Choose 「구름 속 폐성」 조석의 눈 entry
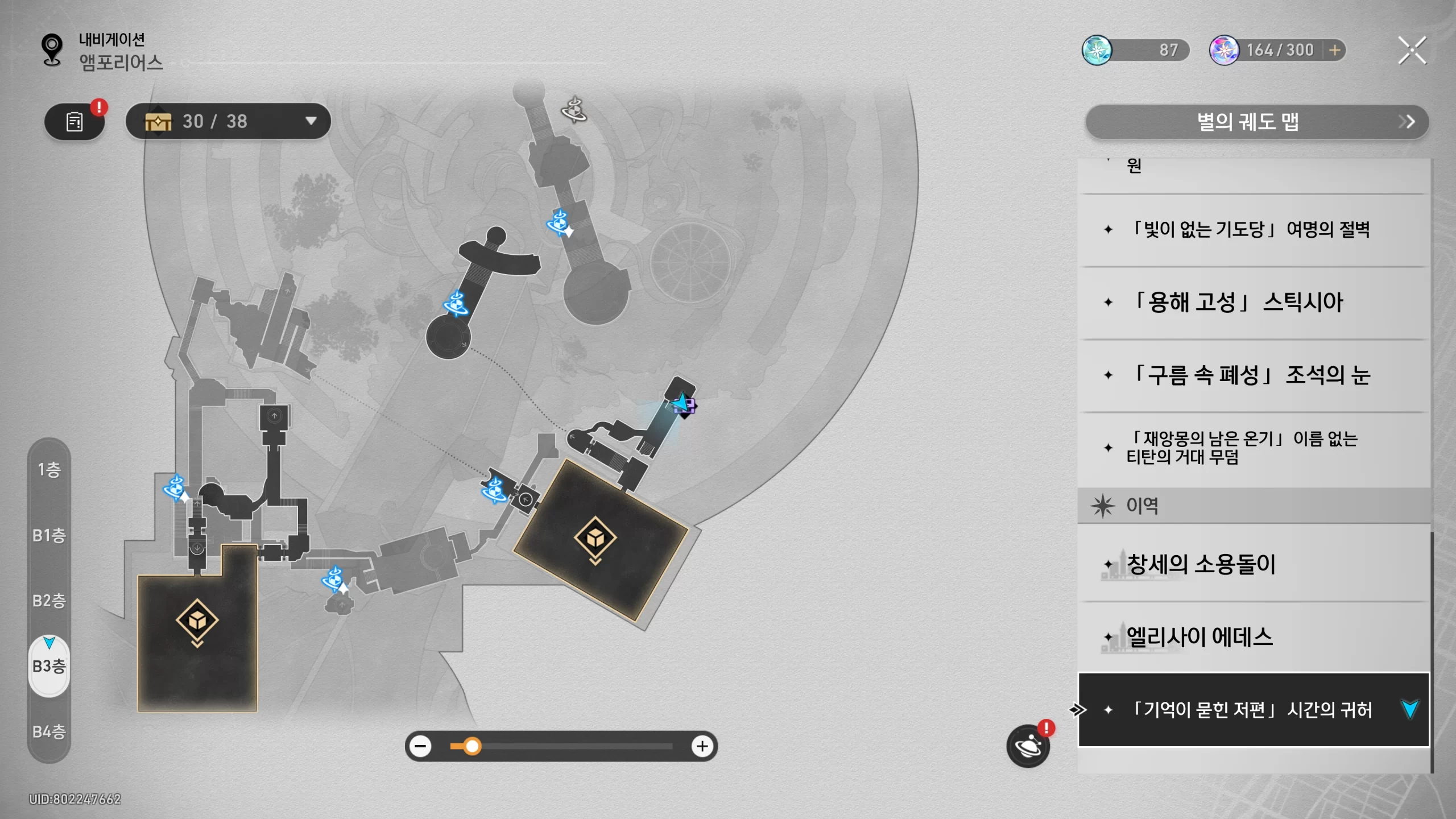Viewport: 1456px width, 819px height. tap(1251, 375)
